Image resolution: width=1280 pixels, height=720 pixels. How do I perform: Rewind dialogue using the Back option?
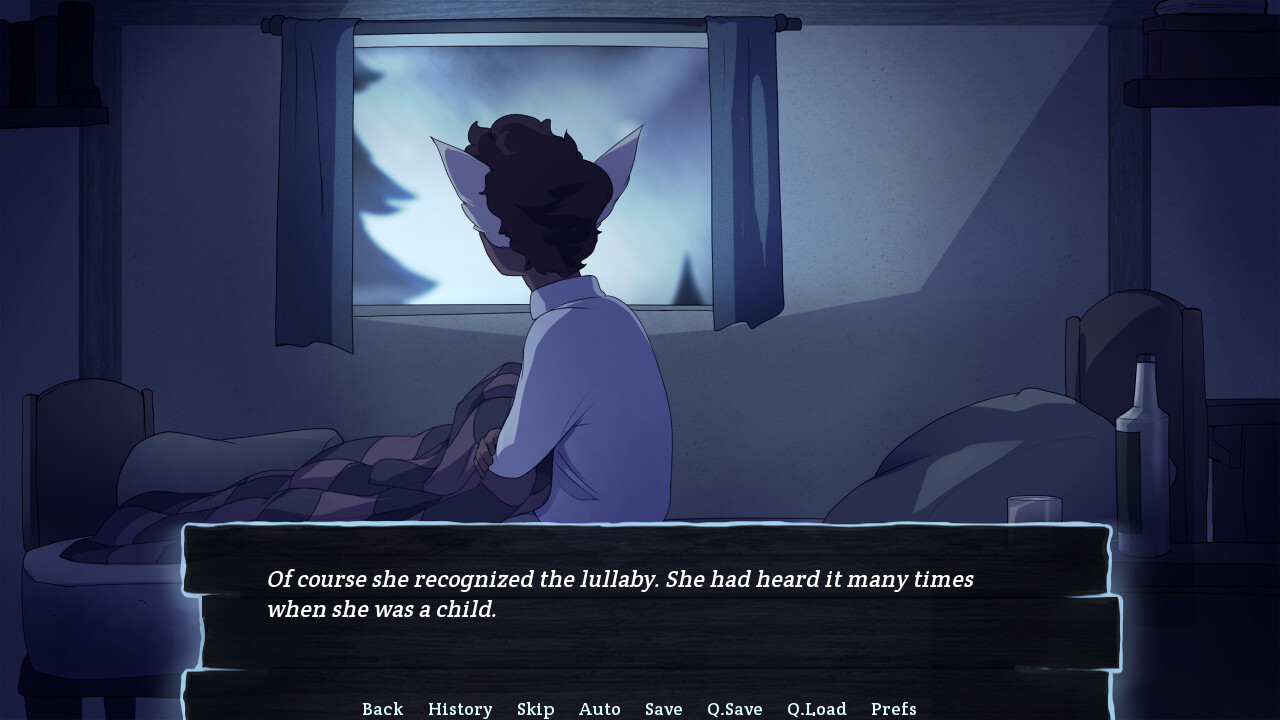pyautogui.click(x=382, y=708)
